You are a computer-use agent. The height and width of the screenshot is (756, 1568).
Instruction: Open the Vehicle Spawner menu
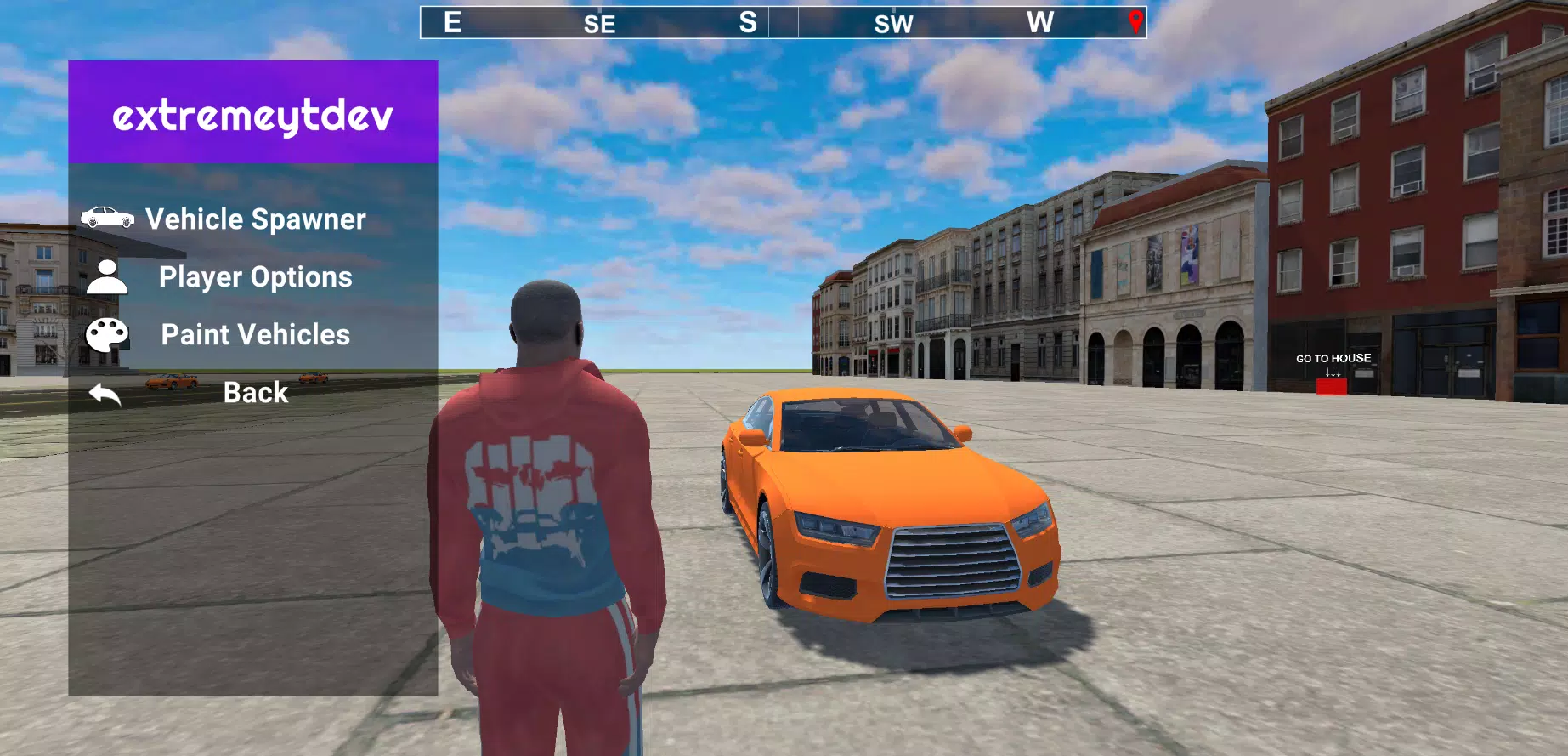(x=255, y=219)
